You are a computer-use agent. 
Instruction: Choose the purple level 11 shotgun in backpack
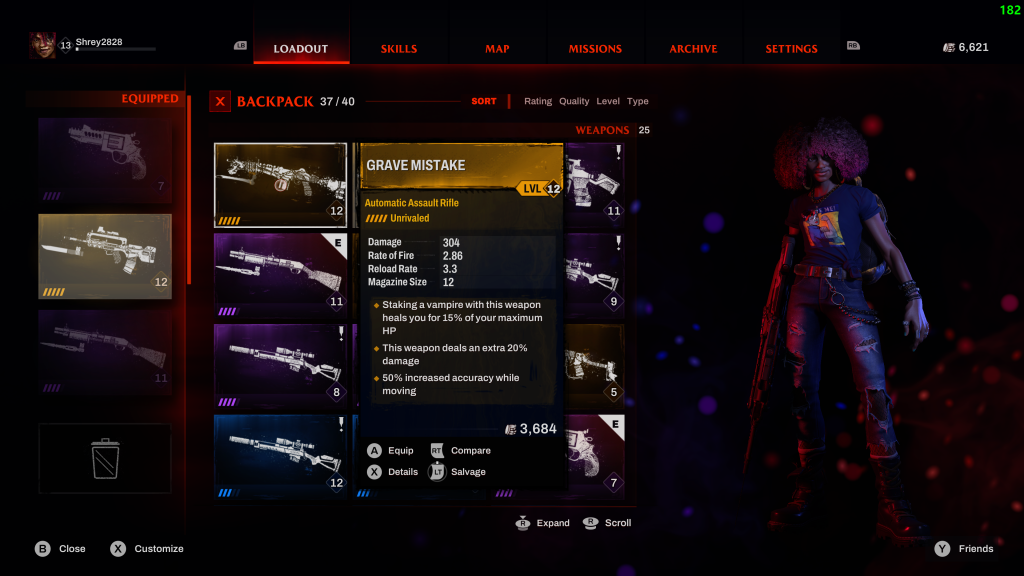pos(281,275)
